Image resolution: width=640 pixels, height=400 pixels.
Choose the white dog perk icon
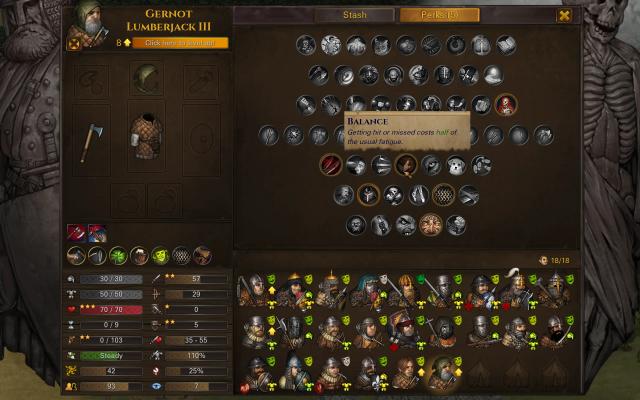[455, 165]
